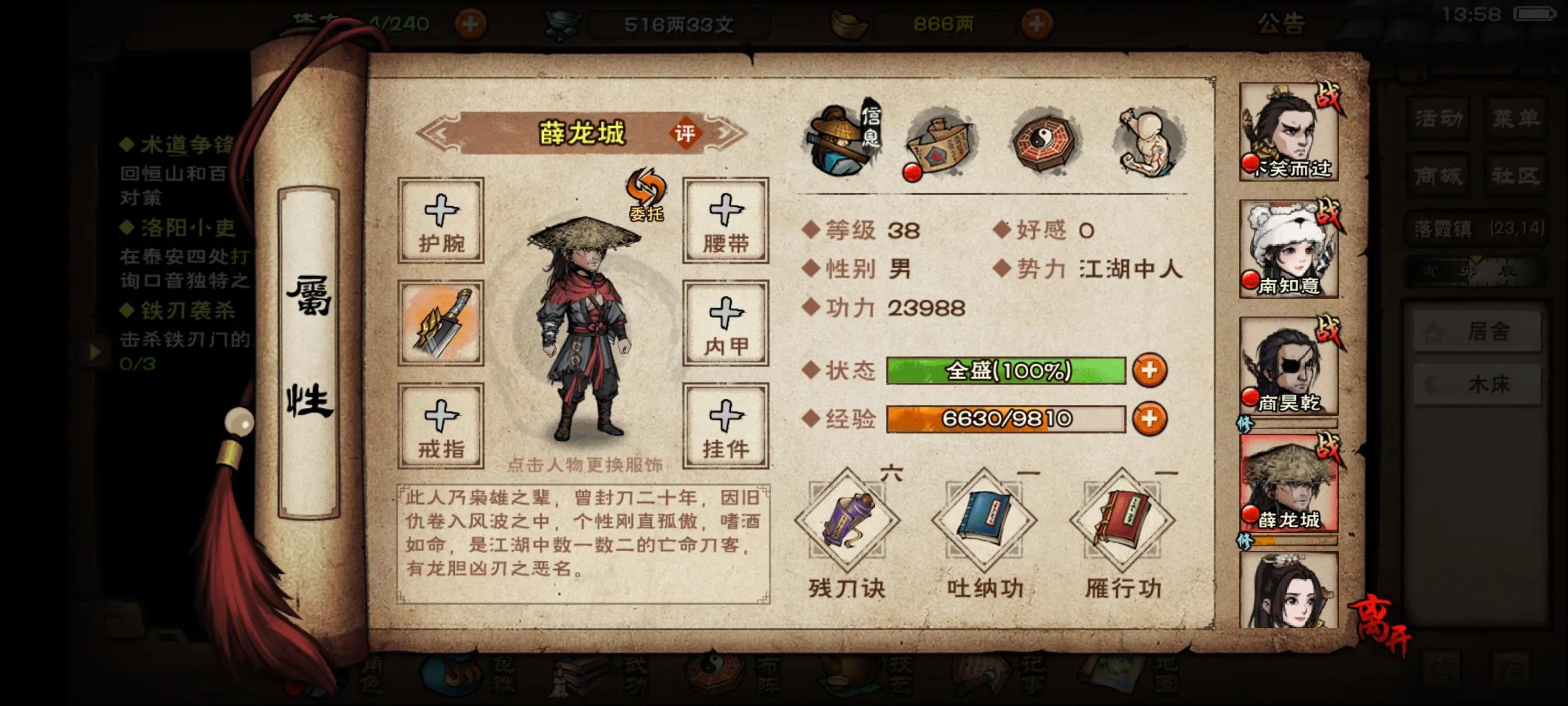The width and height of the screenshot is (1568, 706).
Task: Select the empty 挂件 pendant slot
Action: [x=726, y=426]
